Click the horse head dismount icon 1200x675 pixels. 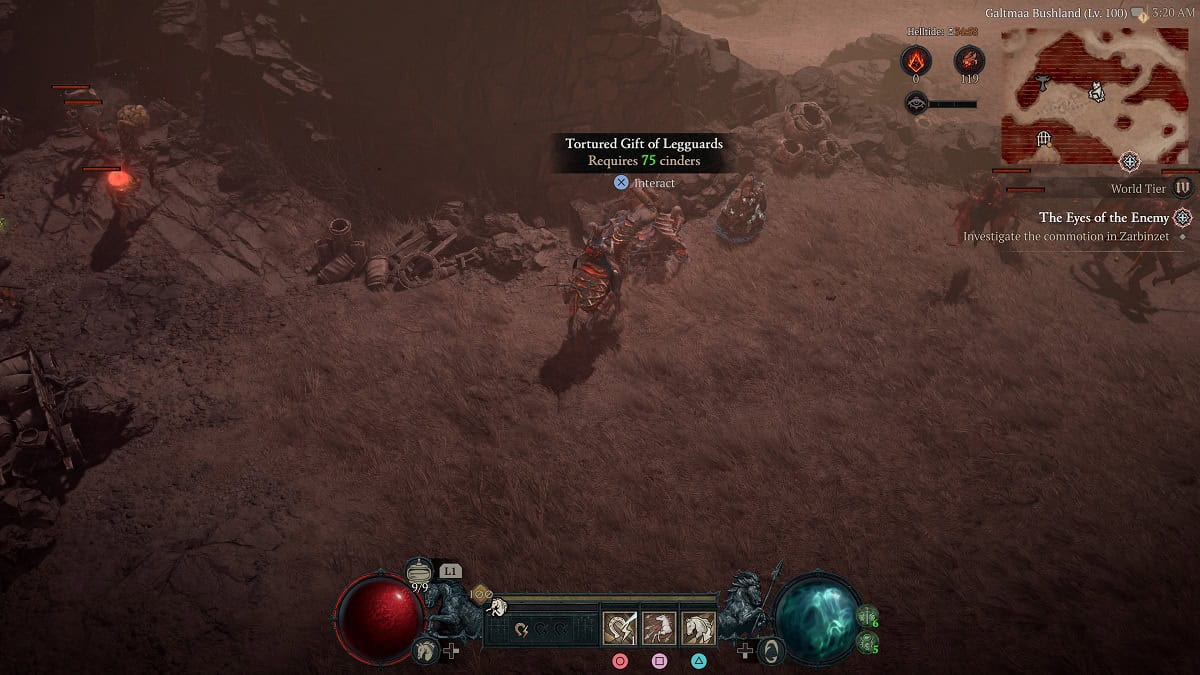click(425, 650)
